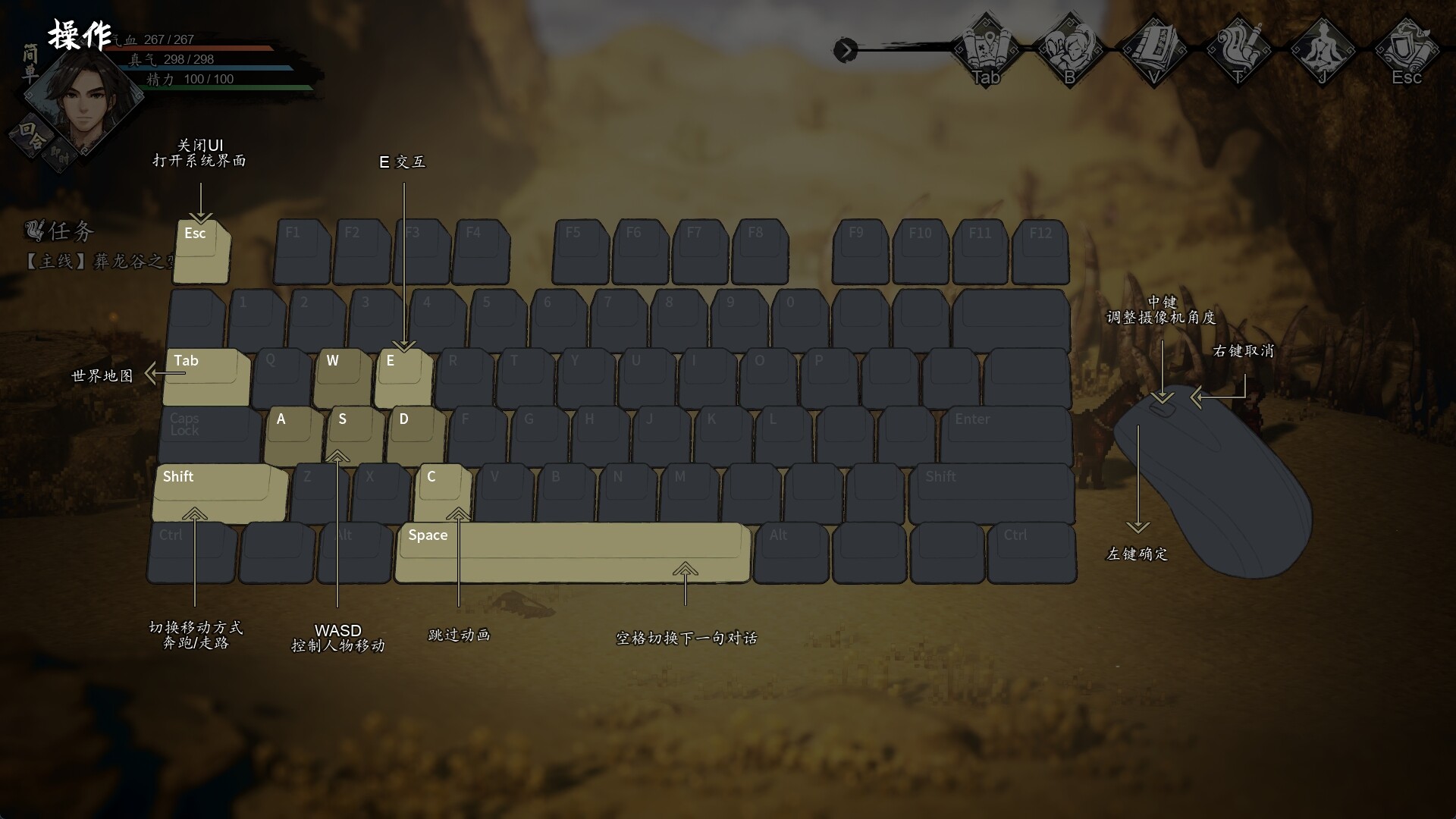Open the party characters icon
Image resolution: width=1456 pixels, height=819 pixels.
tap(1069, 49)
